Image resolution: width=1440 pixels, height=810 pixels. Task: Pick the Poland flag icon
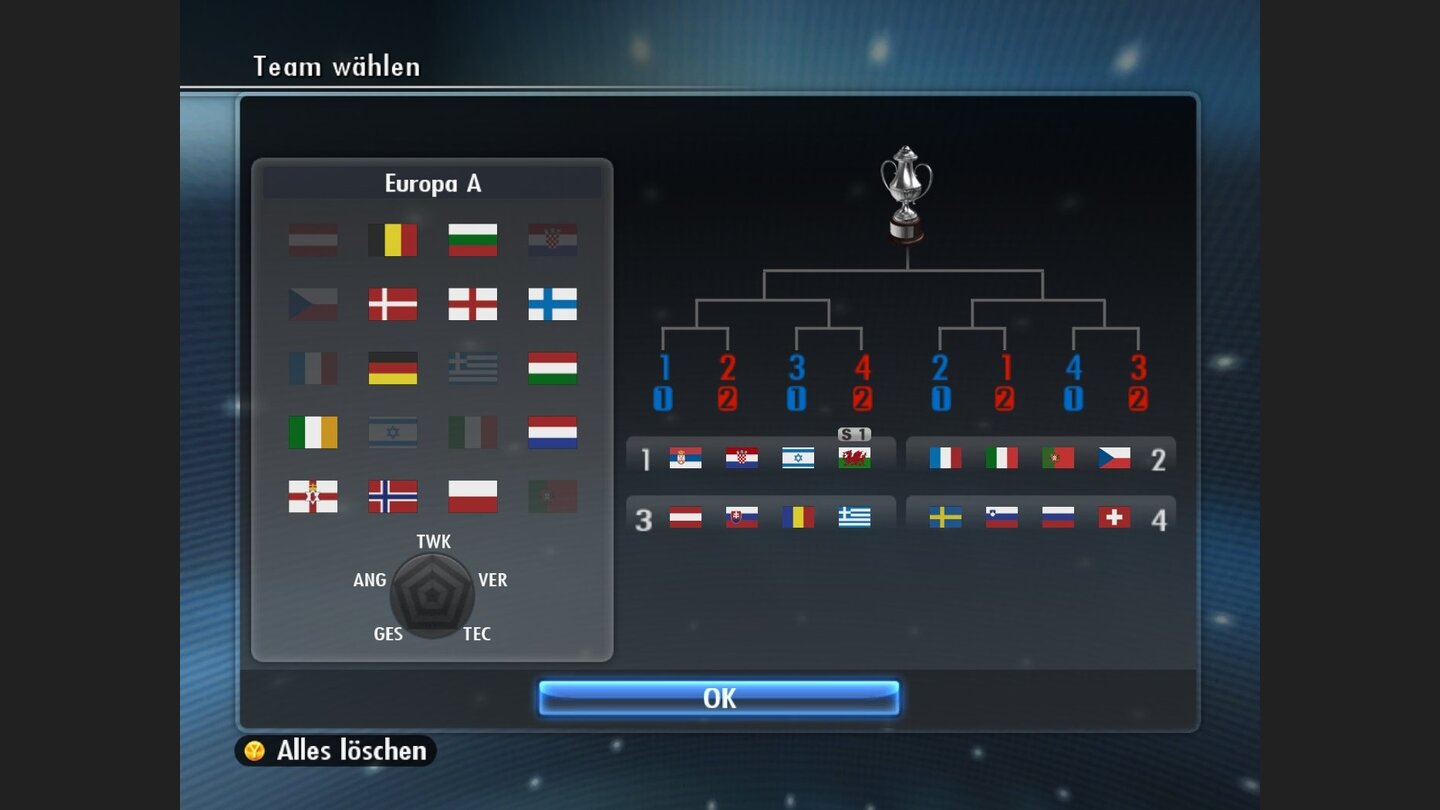(473, 497)
